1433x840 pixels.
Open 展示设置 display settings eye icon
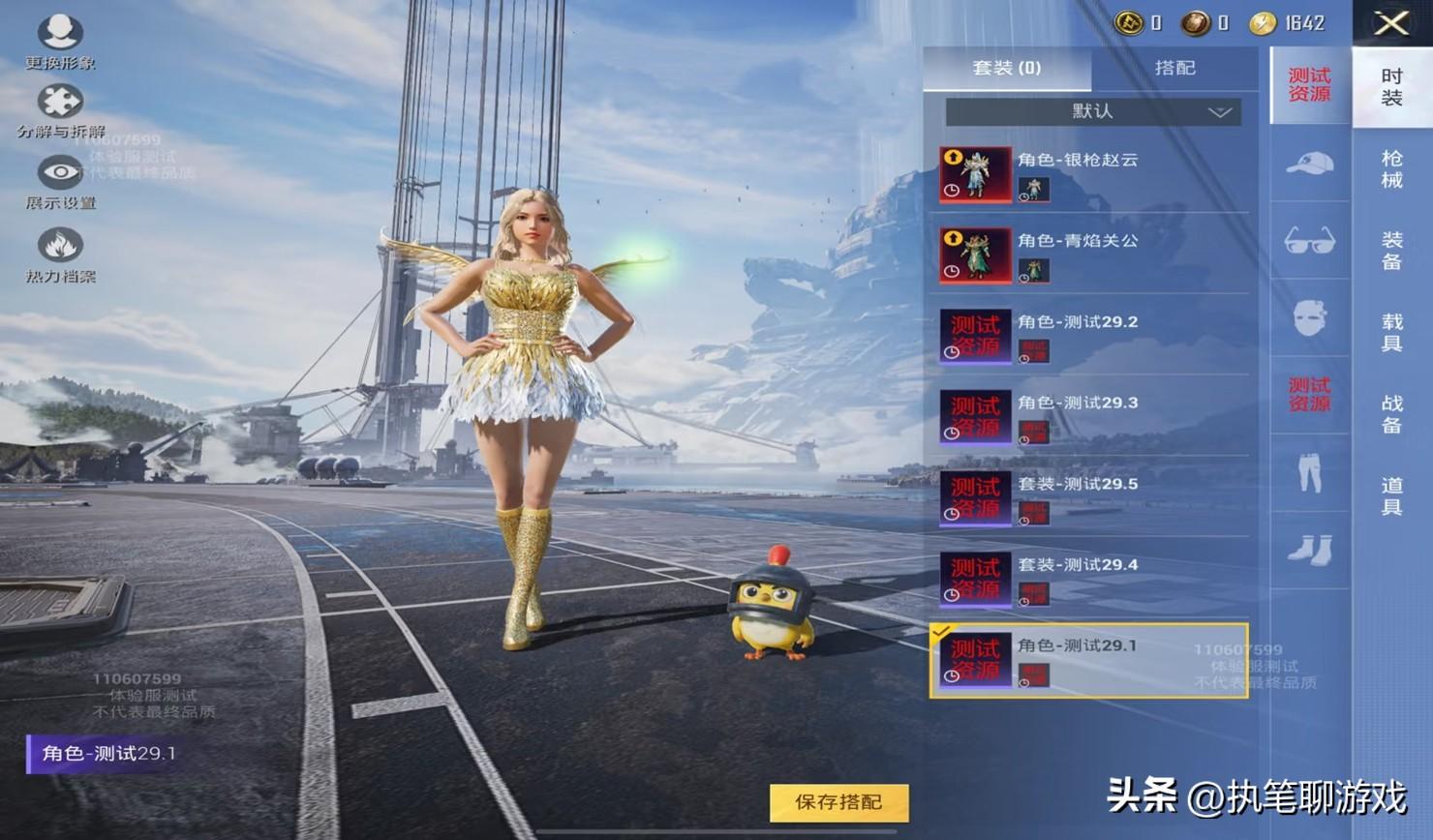pyautogui.click(x=60, y=181)
